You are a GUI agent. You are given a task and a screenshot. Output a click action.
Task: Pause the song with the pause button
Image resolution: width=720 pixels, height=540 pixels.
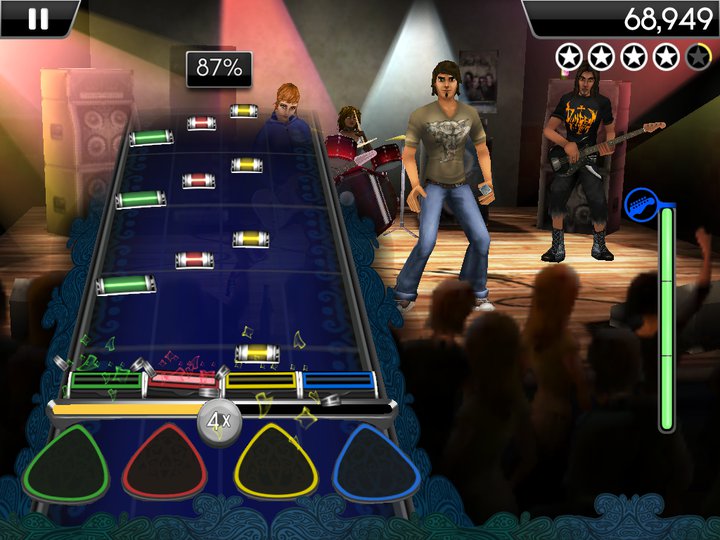[x=38, y=17]
